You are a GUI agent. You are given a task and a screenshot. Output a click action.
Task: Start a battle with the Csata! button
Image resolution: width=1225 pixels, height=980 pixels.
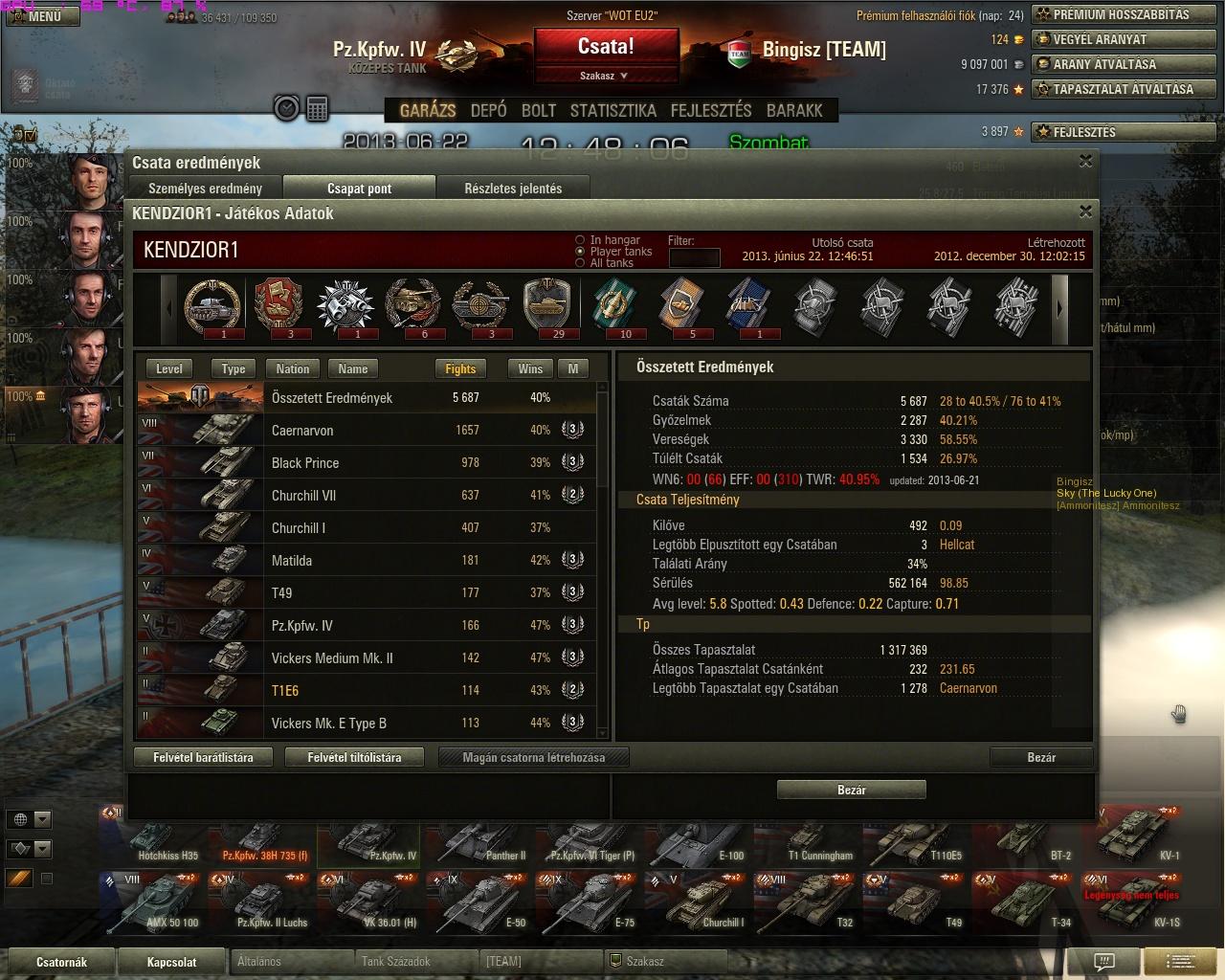click(606, 47)
